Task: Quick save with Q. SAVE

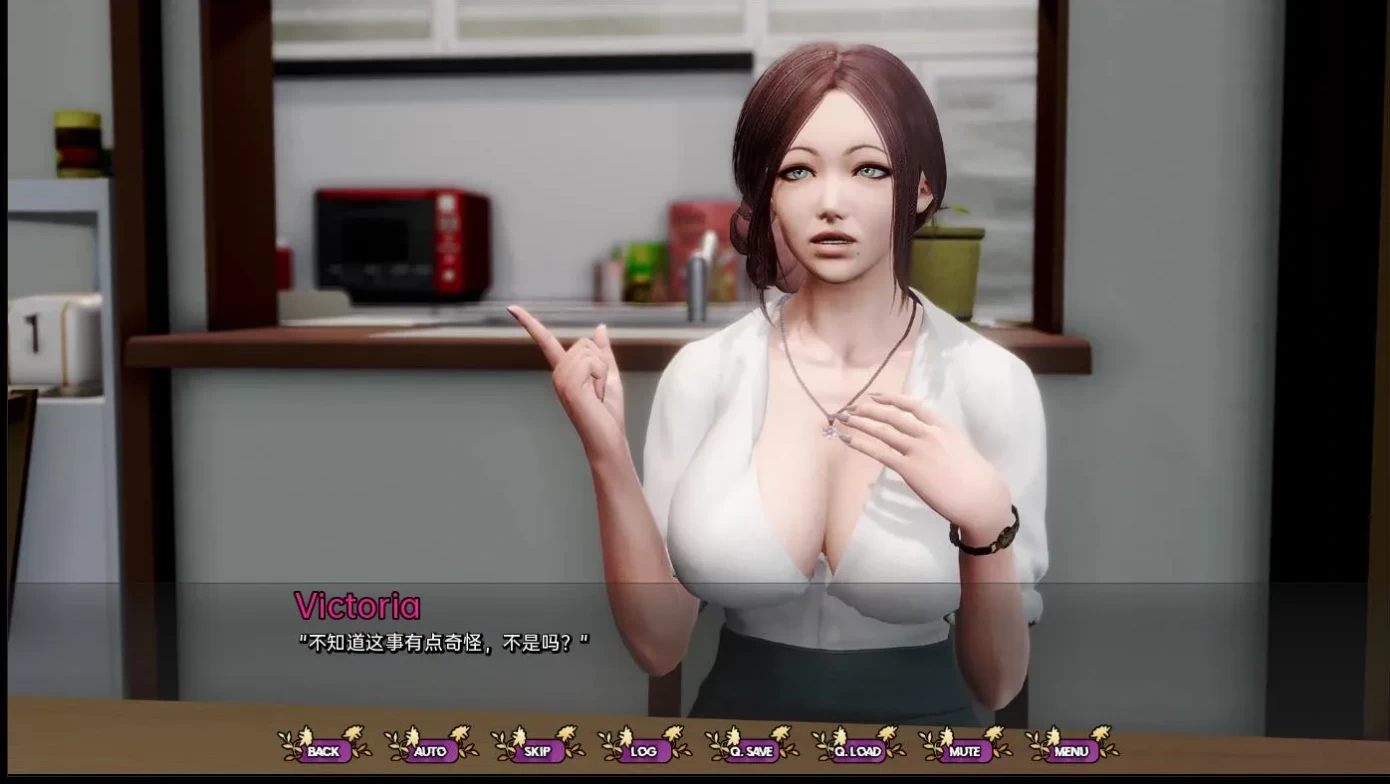Action: click(751, 750)
